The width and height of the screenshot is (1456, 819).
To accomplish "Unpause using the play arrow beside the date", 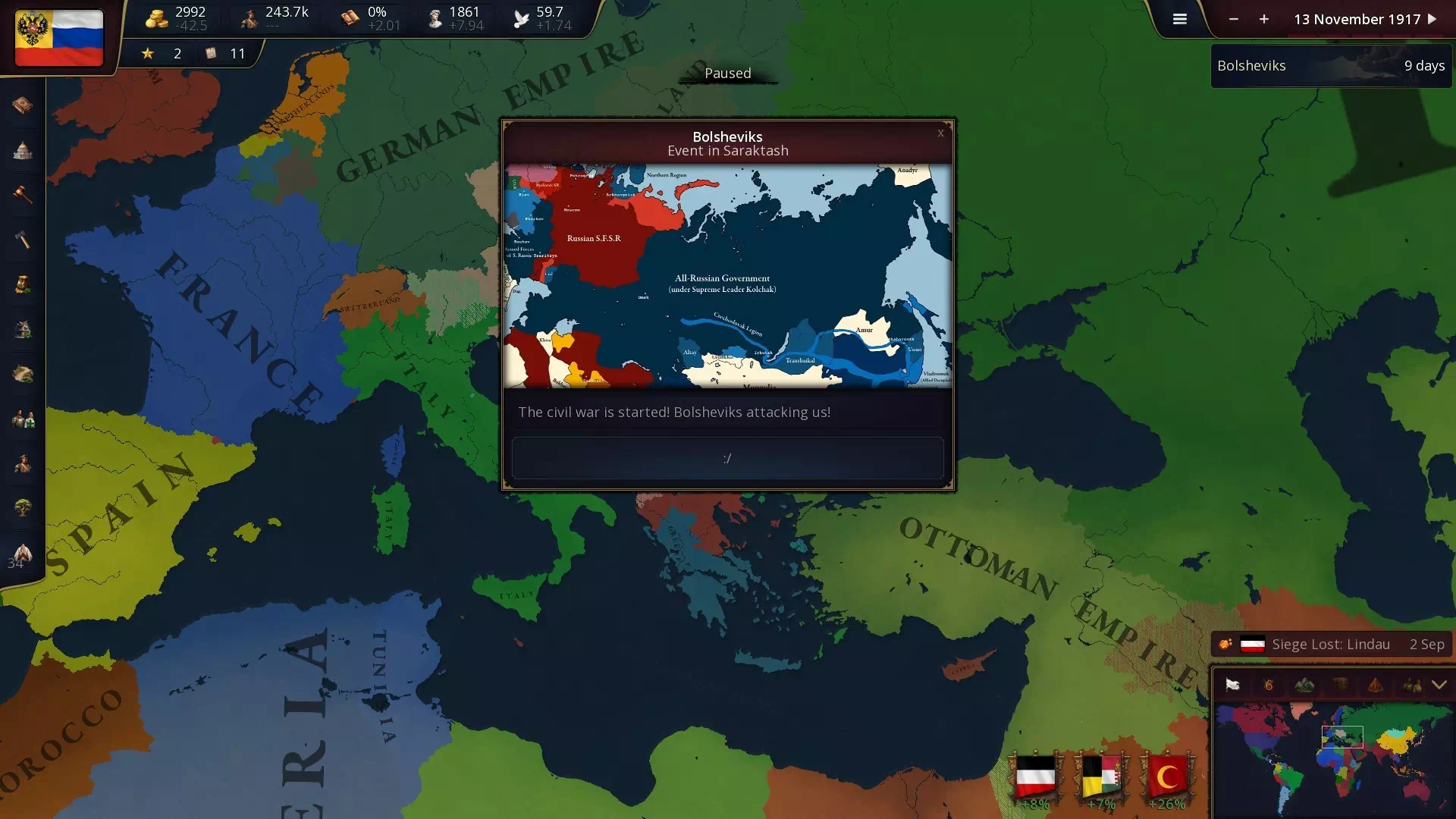I will coord(1432,19).
